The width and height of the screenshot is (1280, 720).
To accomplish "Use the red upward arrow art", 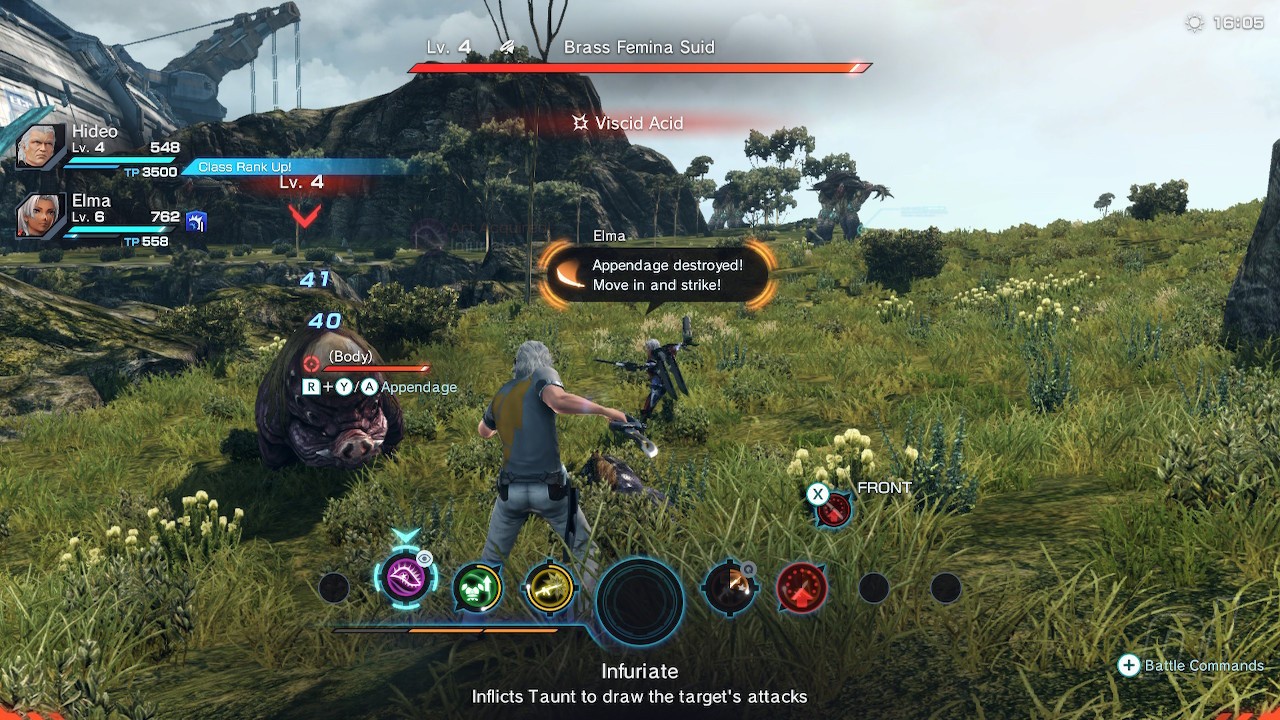I will [802, 587].
